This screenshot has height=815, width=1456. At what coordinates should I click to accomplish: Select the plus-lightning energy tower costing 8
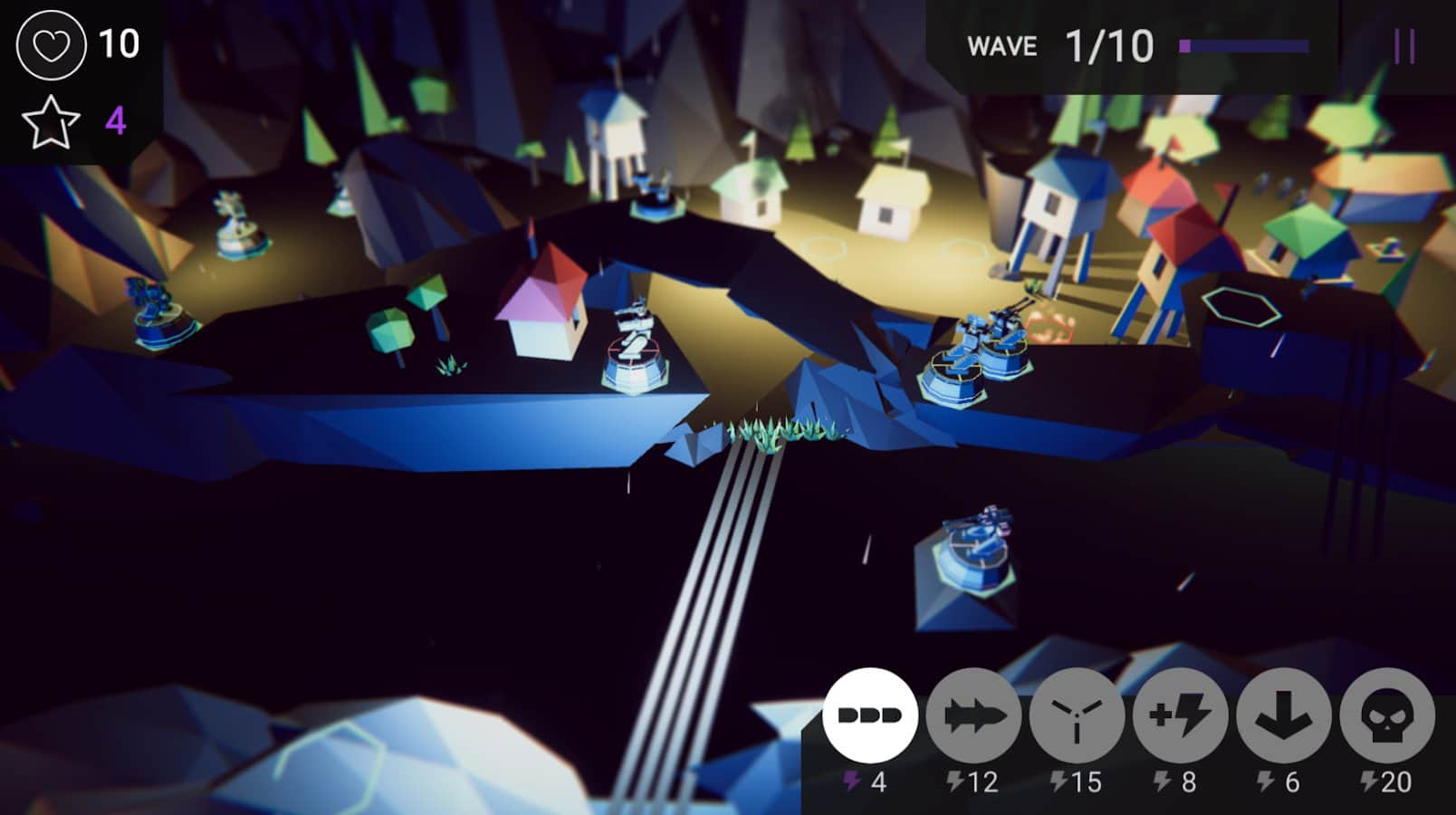point(1180,715)
